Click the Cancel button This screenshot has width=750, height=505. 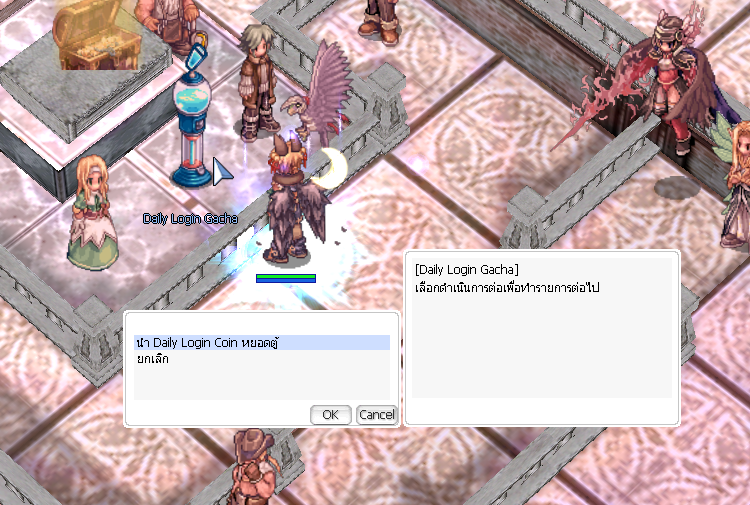(x=376, y=415)
